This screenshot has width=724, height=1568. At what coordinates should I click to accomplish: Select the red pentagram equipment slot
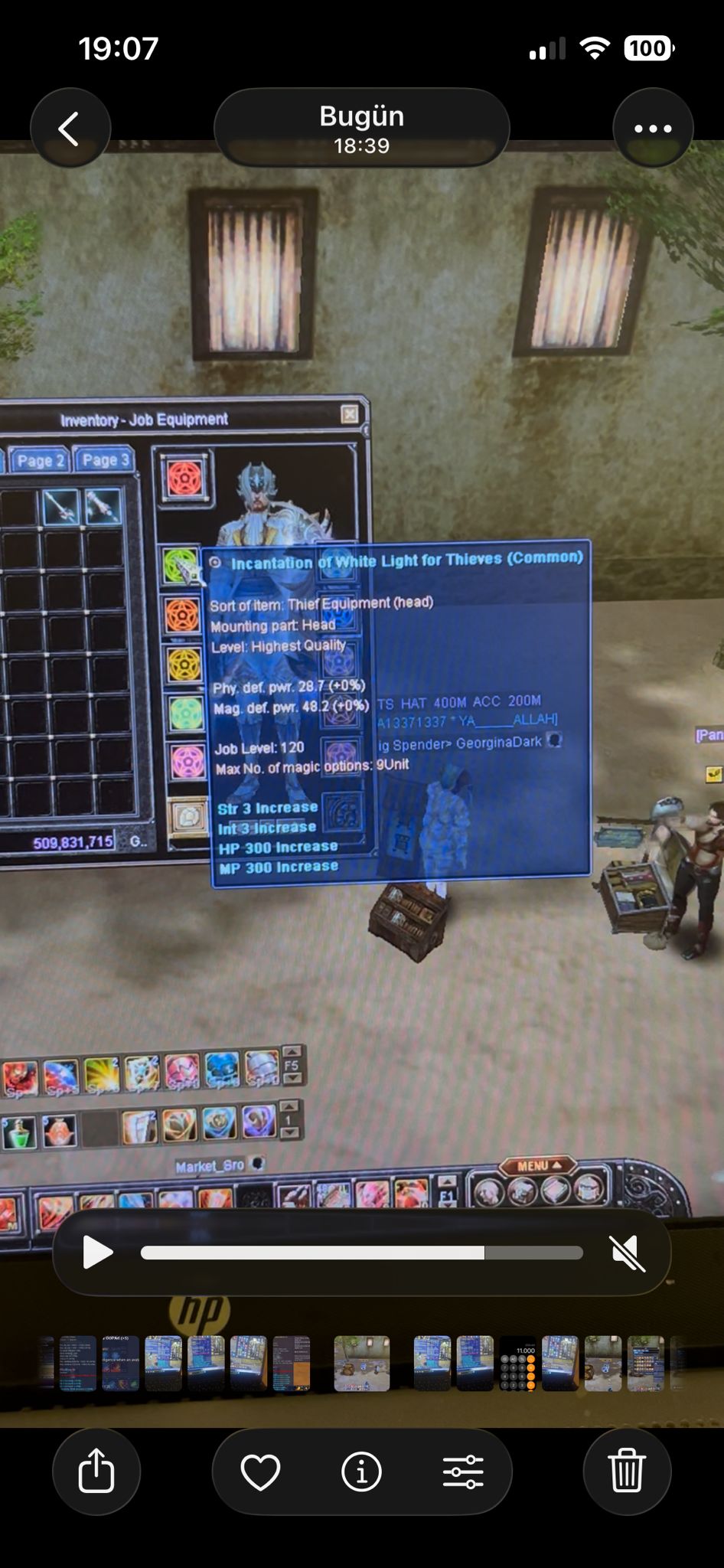[184, 479]
